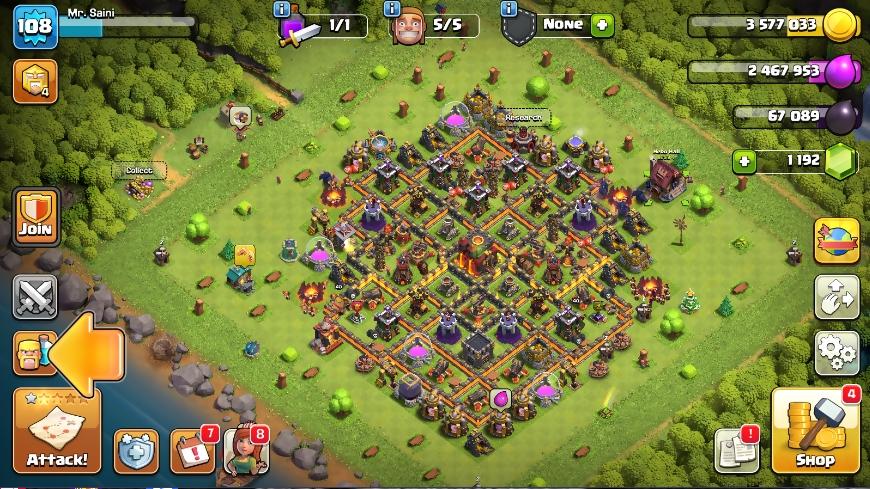Open the level 108 player profile
This screenshot has width=870, height=489.
click(31, 26)
